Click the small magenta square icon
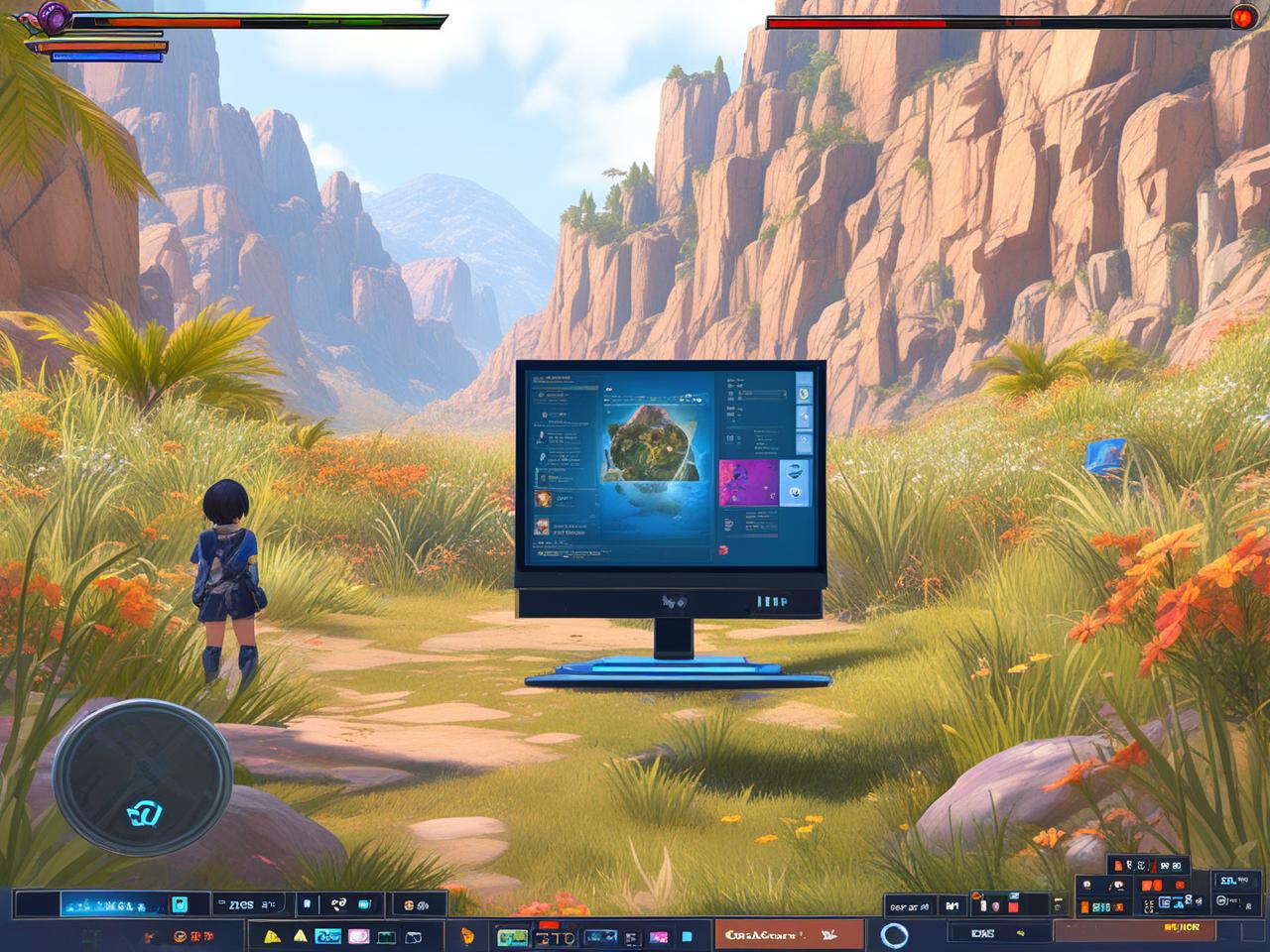The image size is (1270, 952). coord(658,936)
